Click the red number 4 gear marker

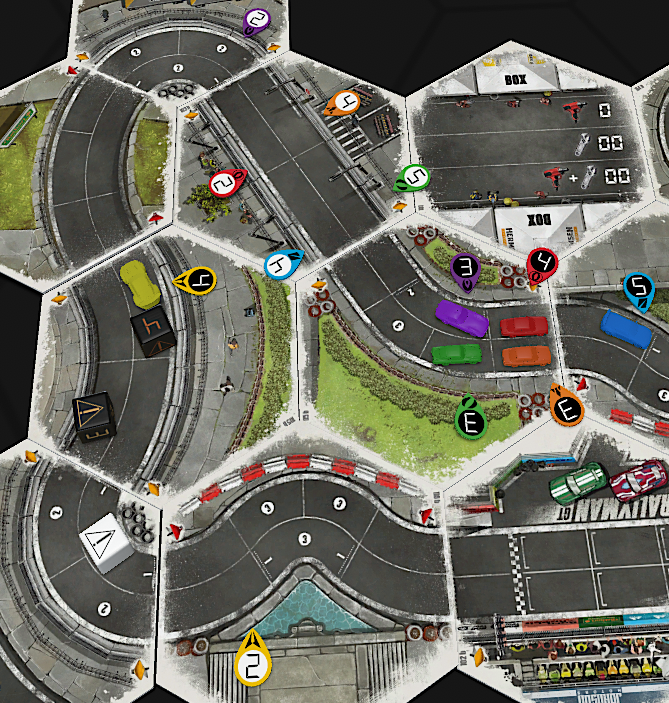[x=542, y=263]
